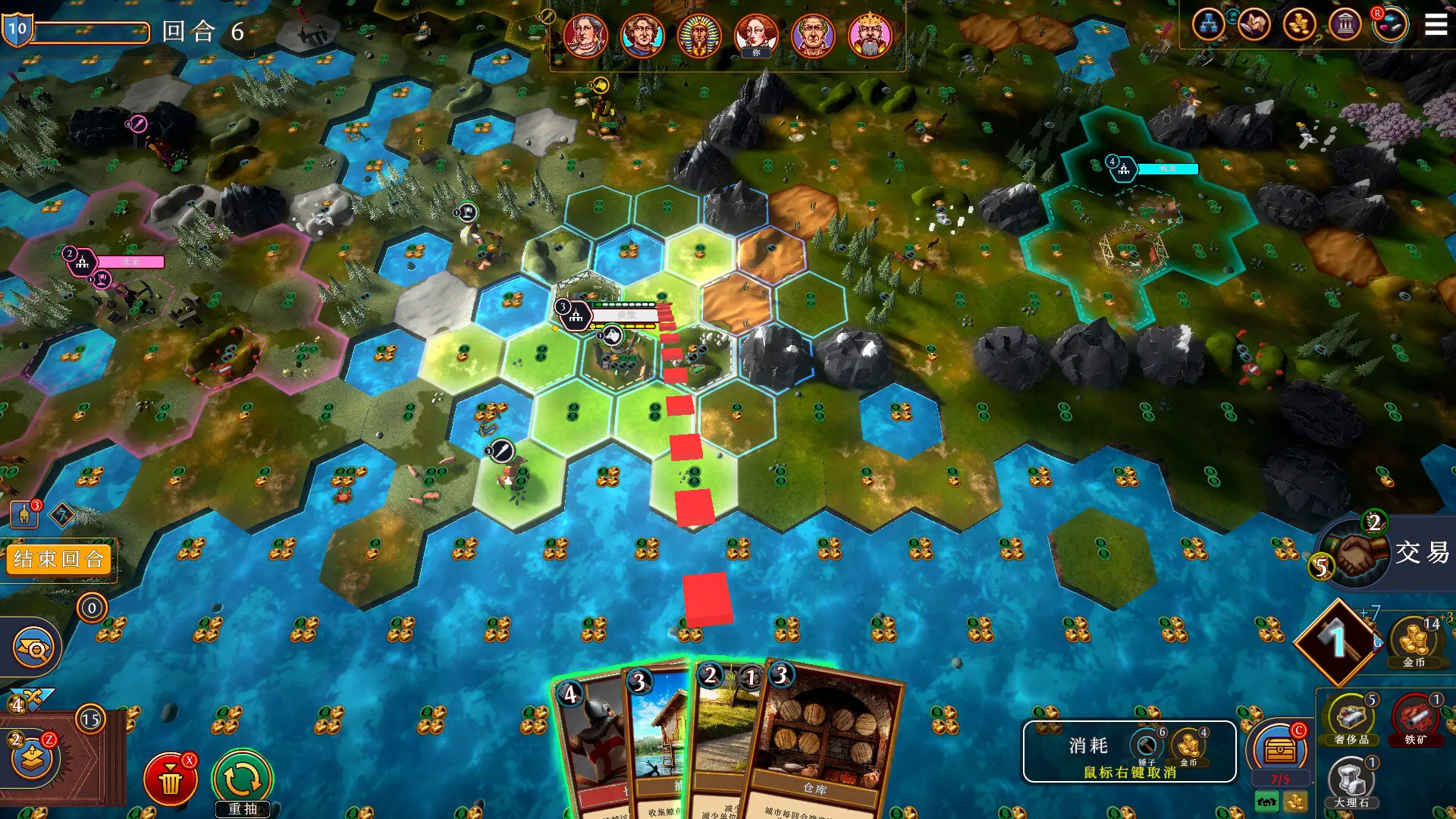Image resolution: width=1456 pixels, height=819 pixels.
Task: Open the hamburger menu in top right corner
Action: pos(1437,23)
